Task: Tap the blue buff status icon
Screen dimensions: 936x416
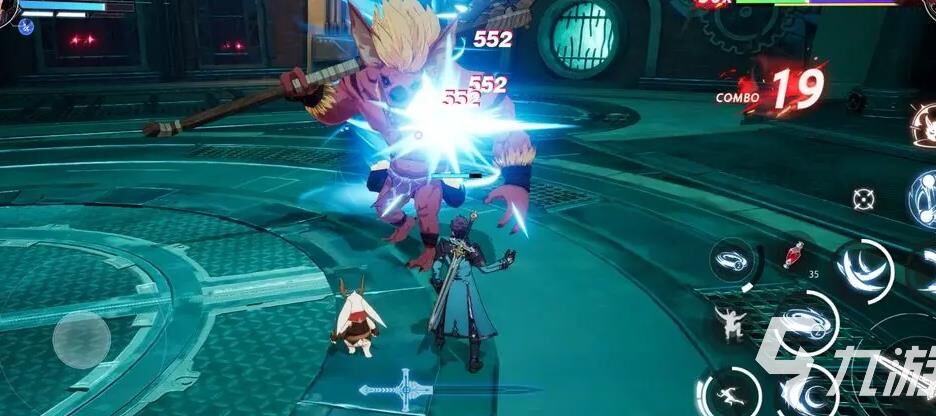Action: 25,27
